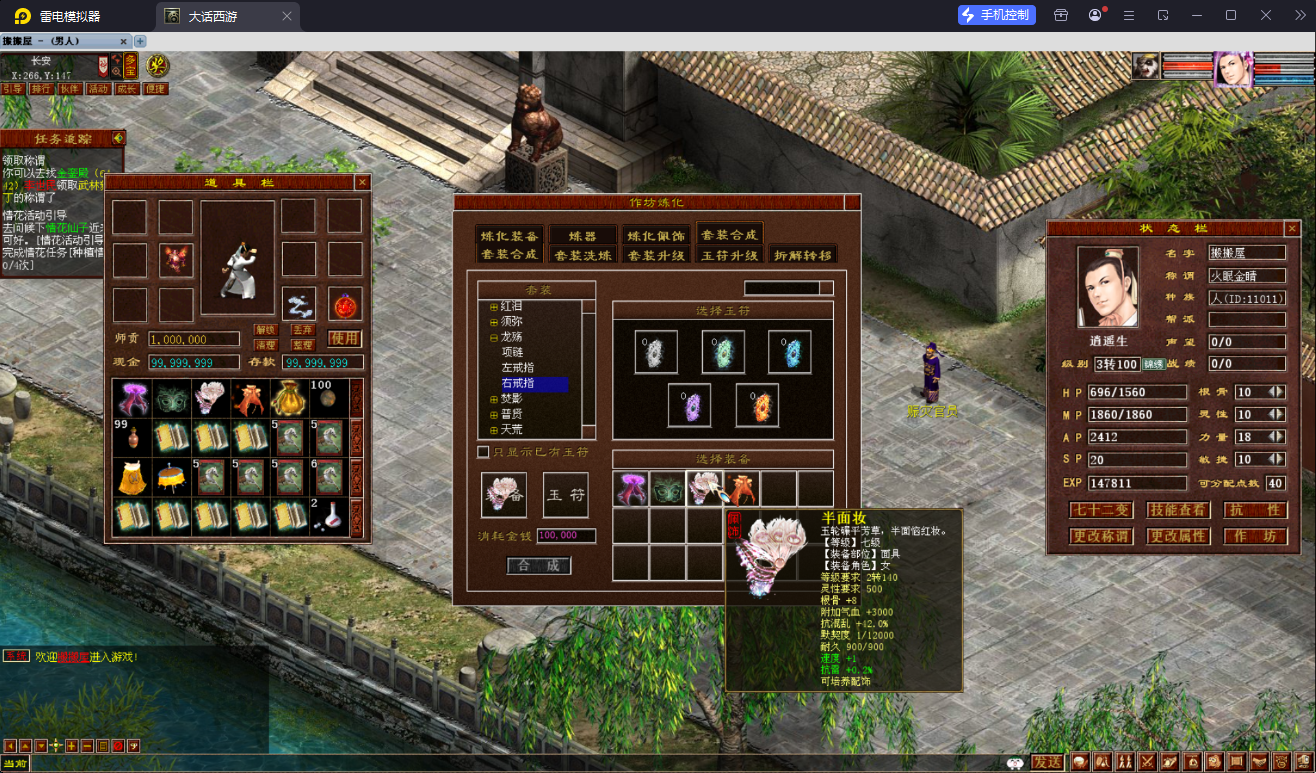Open the 七十二变 transformation button
This screenshot has width=1316, height=773.
pyautogui.click(x=1101, y=510)
